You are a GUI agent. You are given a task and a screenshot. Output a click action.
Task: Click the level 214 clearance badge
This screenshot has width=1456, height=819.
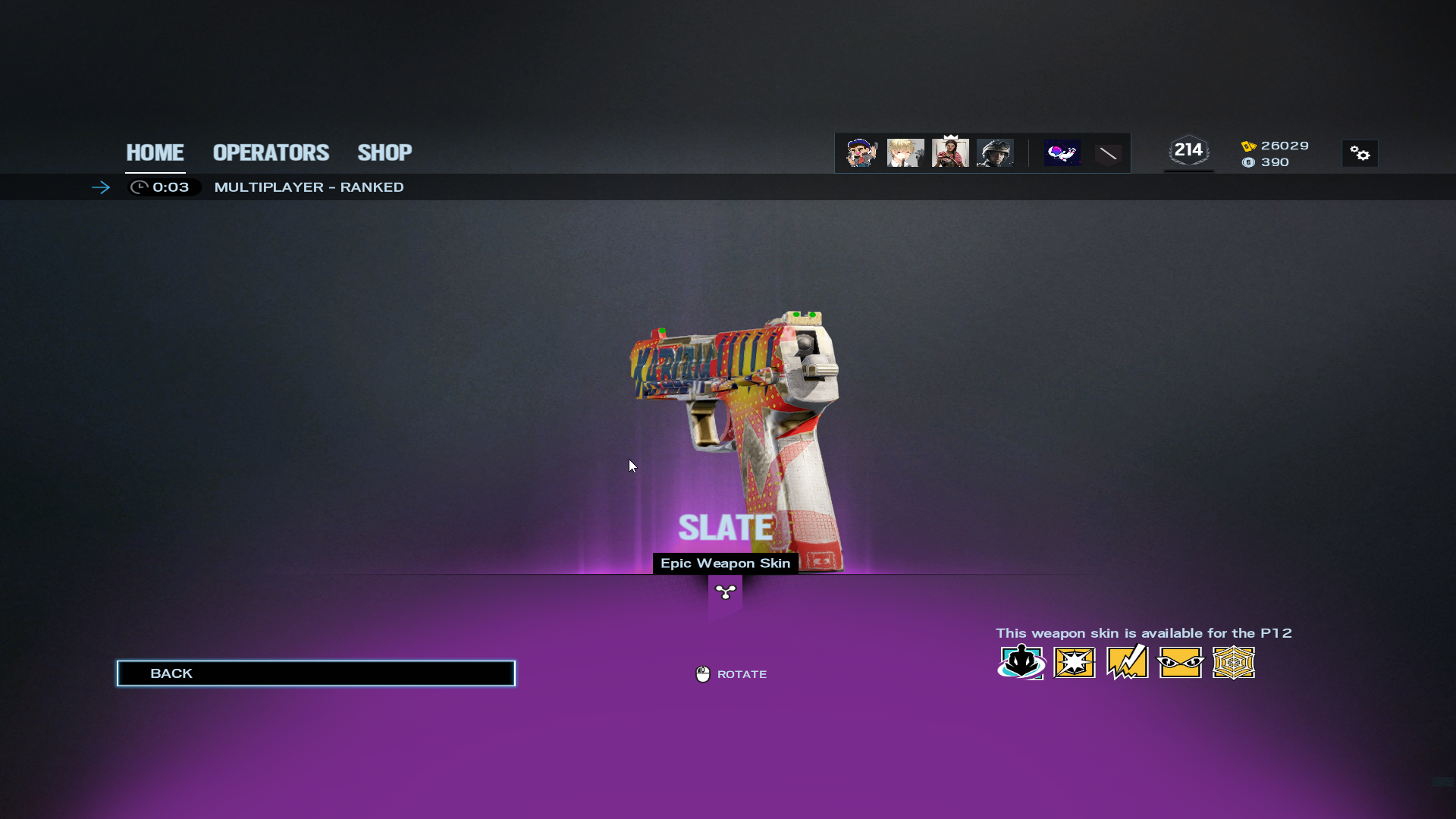1188,151
